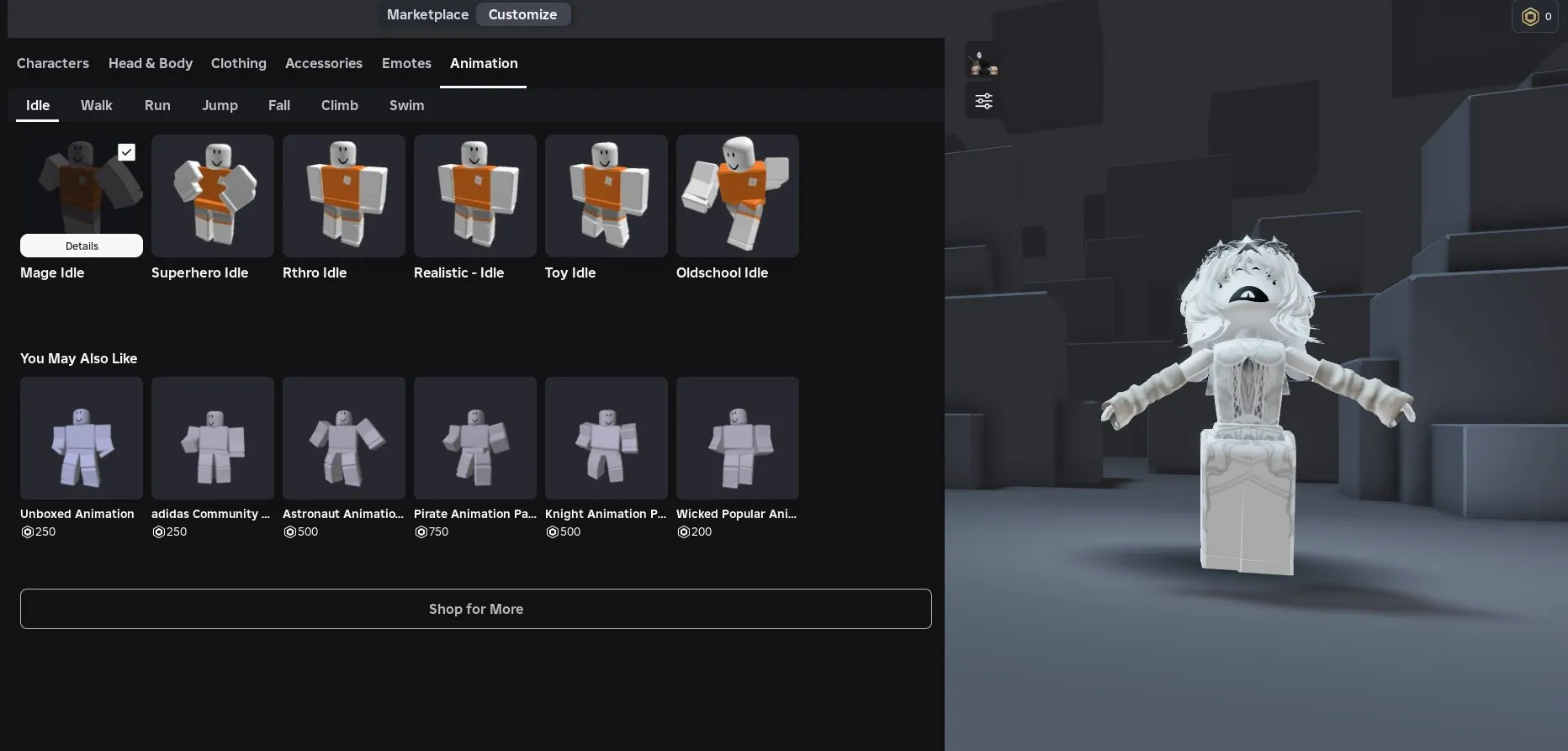Switch to the Swim animation tab
The image size is (1568, 751).
[406, 105]
